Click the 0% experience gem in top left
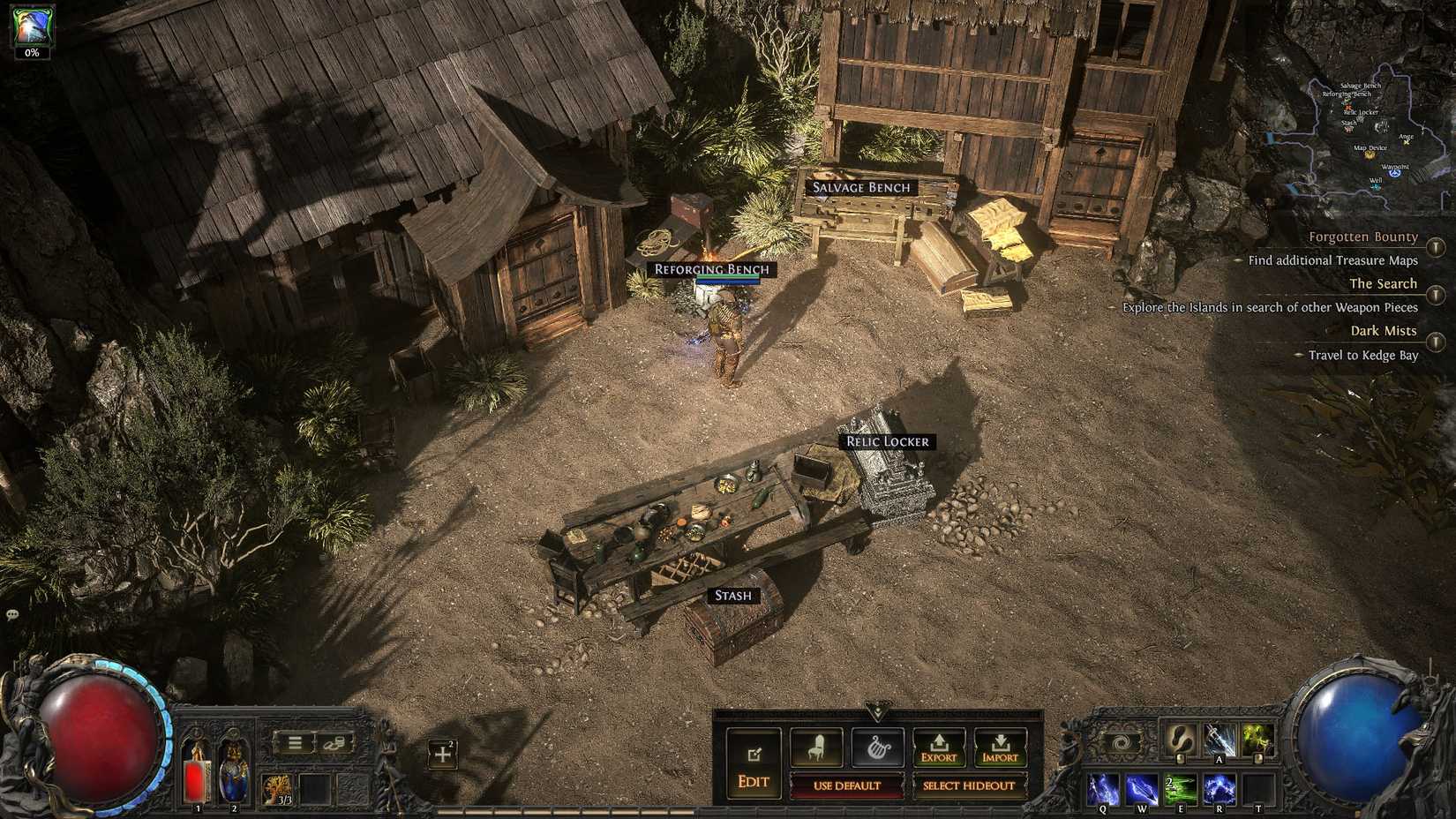Viewport: 1456px width, 819px height. click(x=31, y=26)
